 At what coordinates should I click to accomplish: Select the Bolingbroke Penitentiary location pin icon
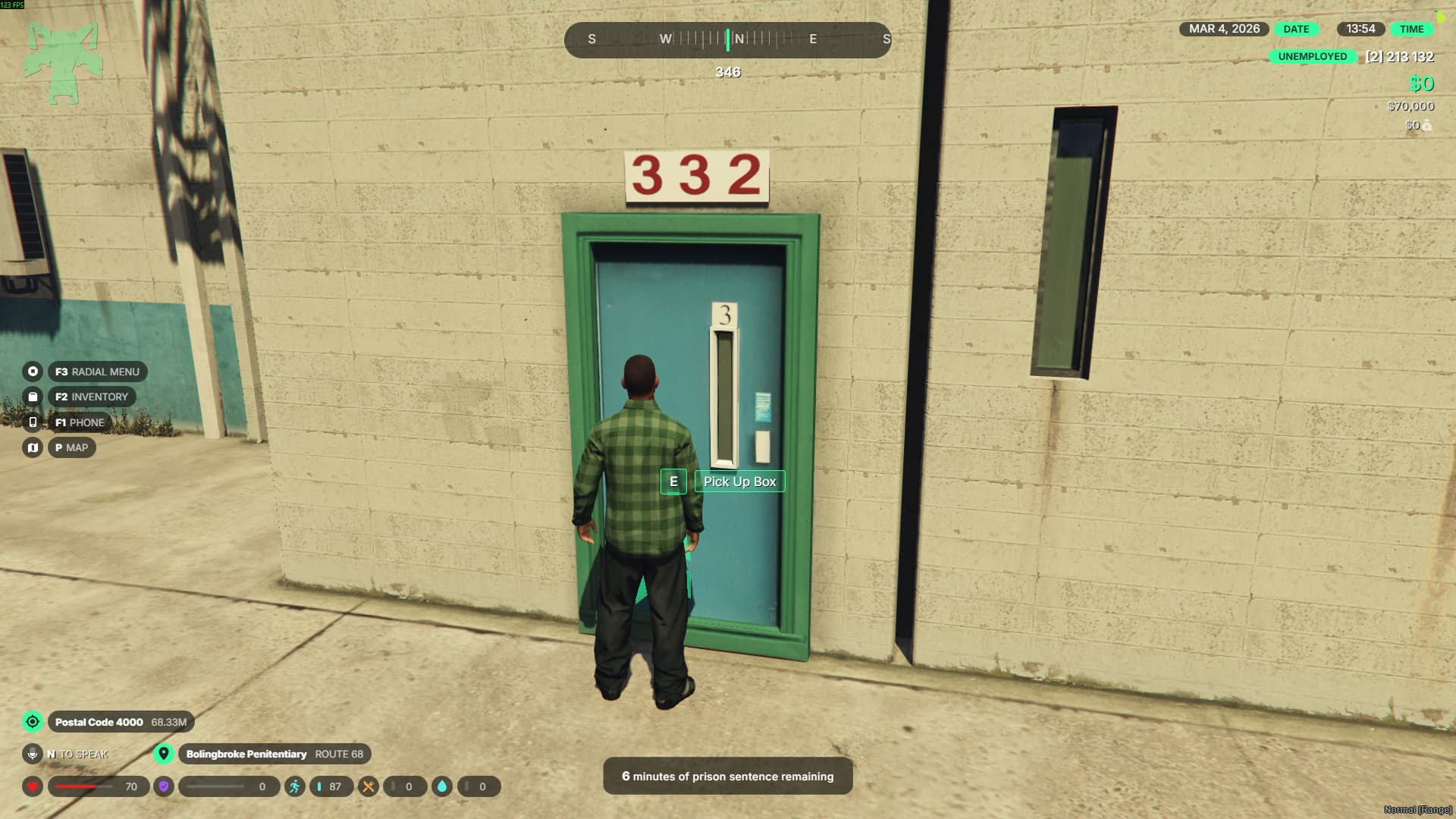tap(163, 754)
